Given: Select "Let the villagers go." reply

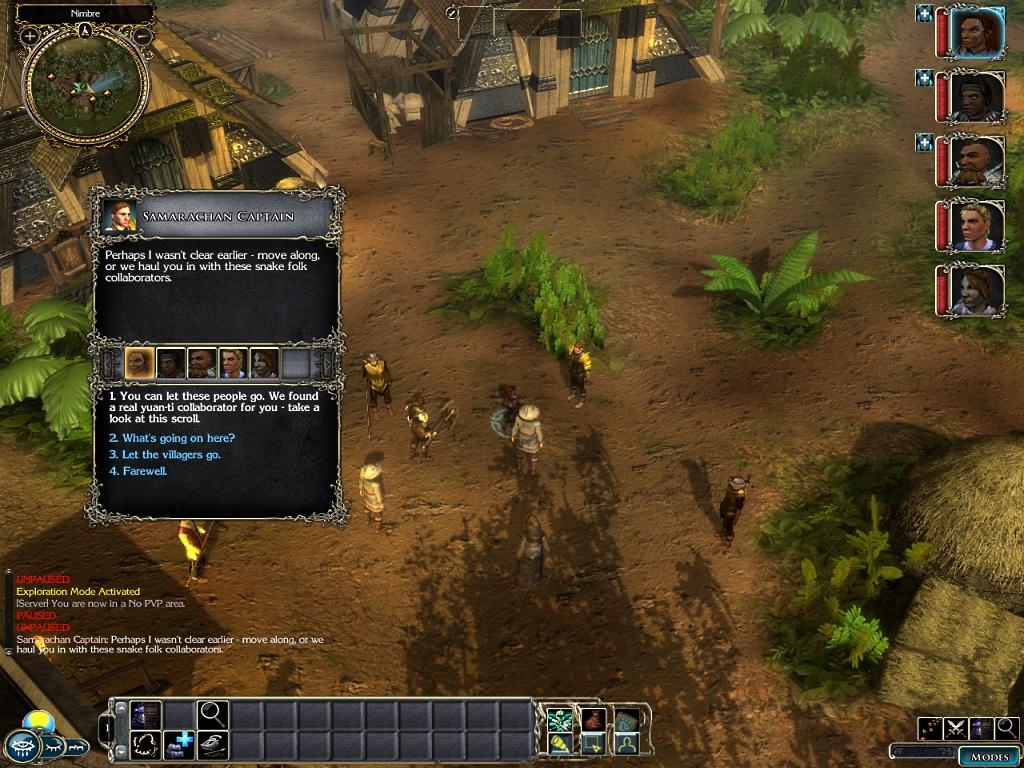Looking at the screenshot, I should pyautogui.click(x=165, y=455).
